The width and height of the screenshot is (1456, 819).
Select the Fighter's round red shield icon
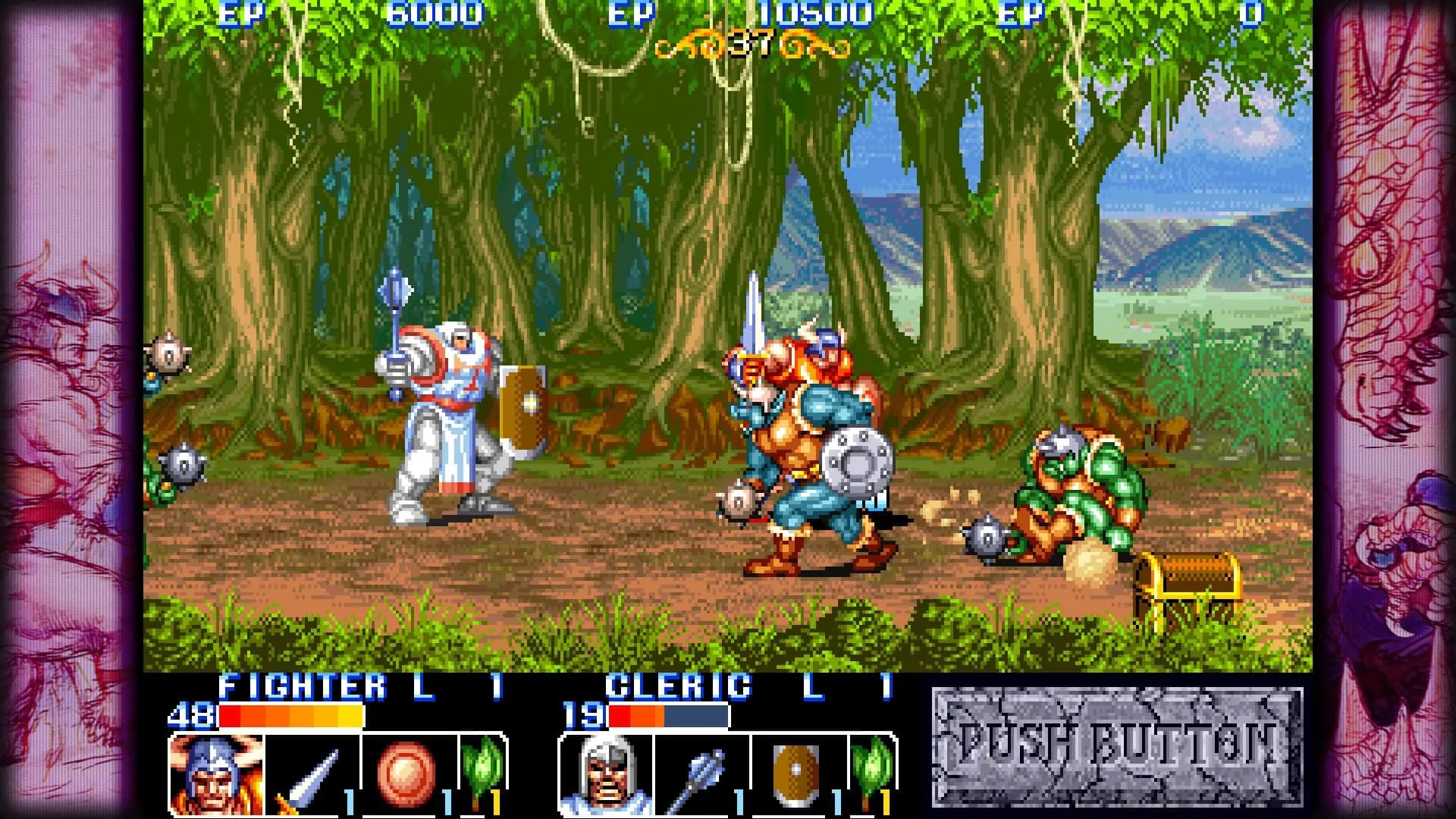[408, 774]
